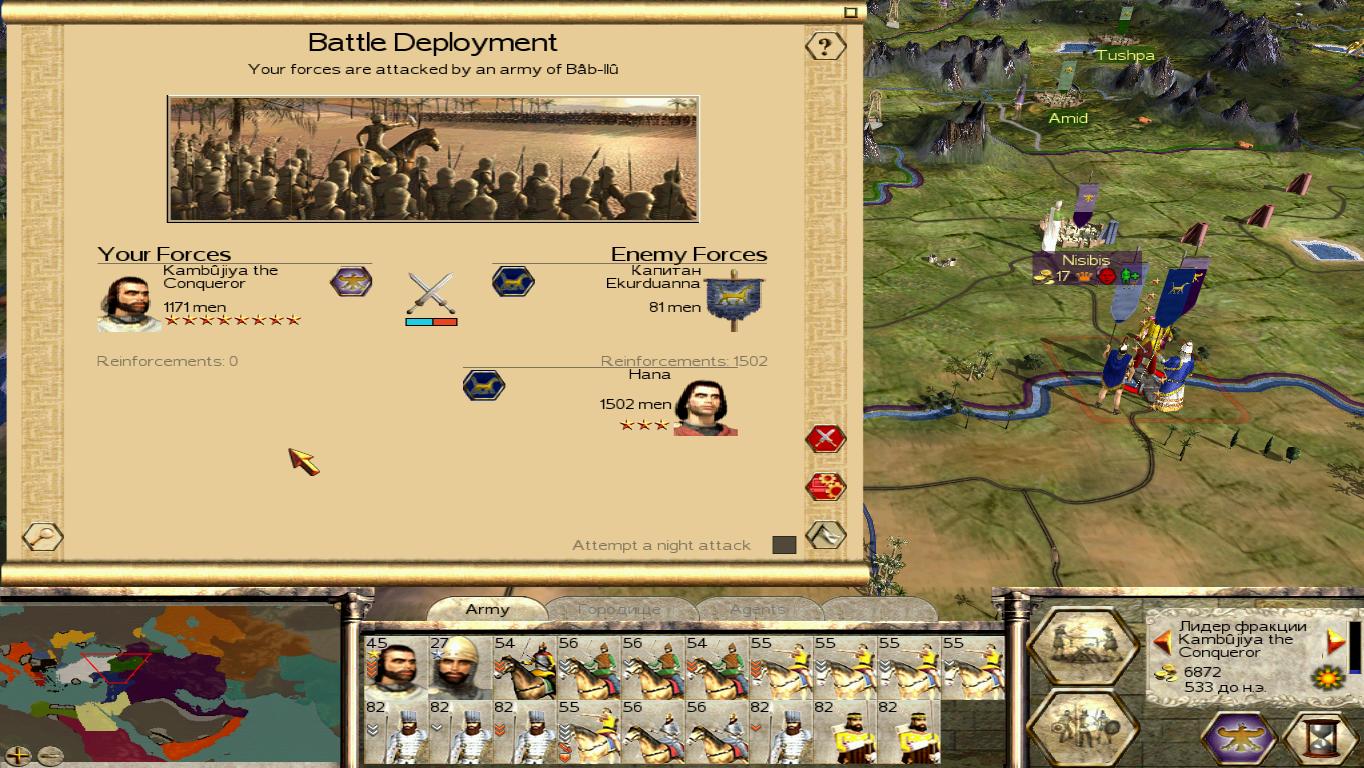Screen dimensions: 1364x768
Task: Select Kambujiya the Conqueror's portrait in Your Forces
Action: [128, 303]
